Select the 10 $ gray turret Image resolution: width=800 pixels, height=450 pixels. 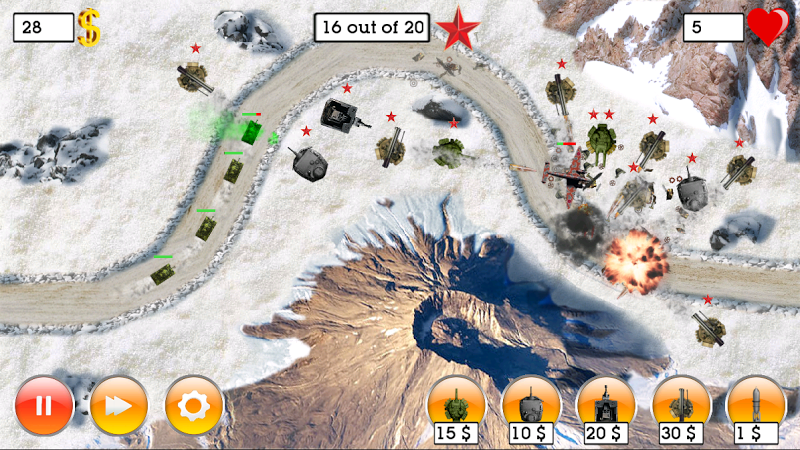pos(531,405)
